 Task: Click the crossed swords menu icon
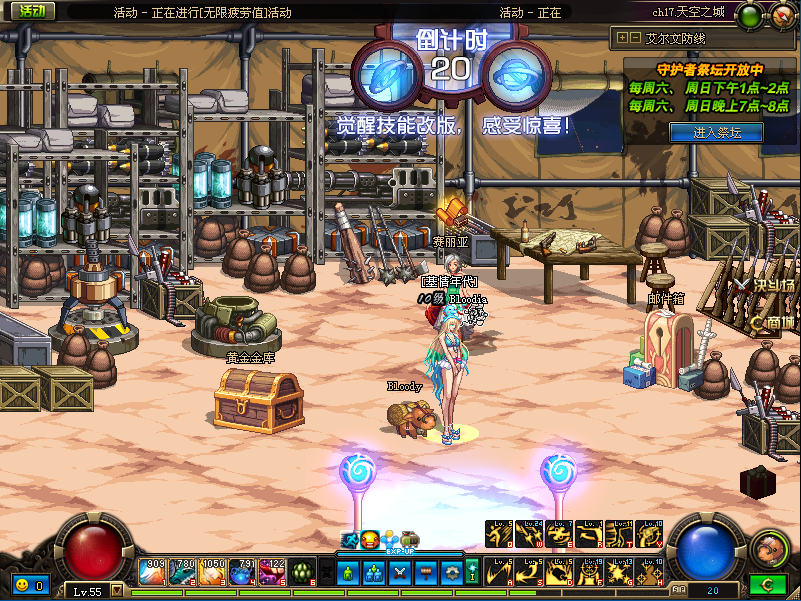coord(398,573)
